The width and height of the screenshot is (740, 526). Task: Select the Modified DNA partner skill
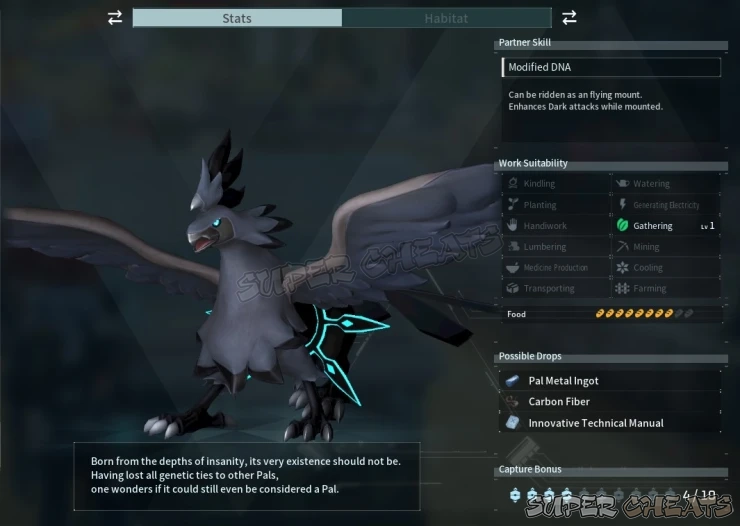point(611,67)
